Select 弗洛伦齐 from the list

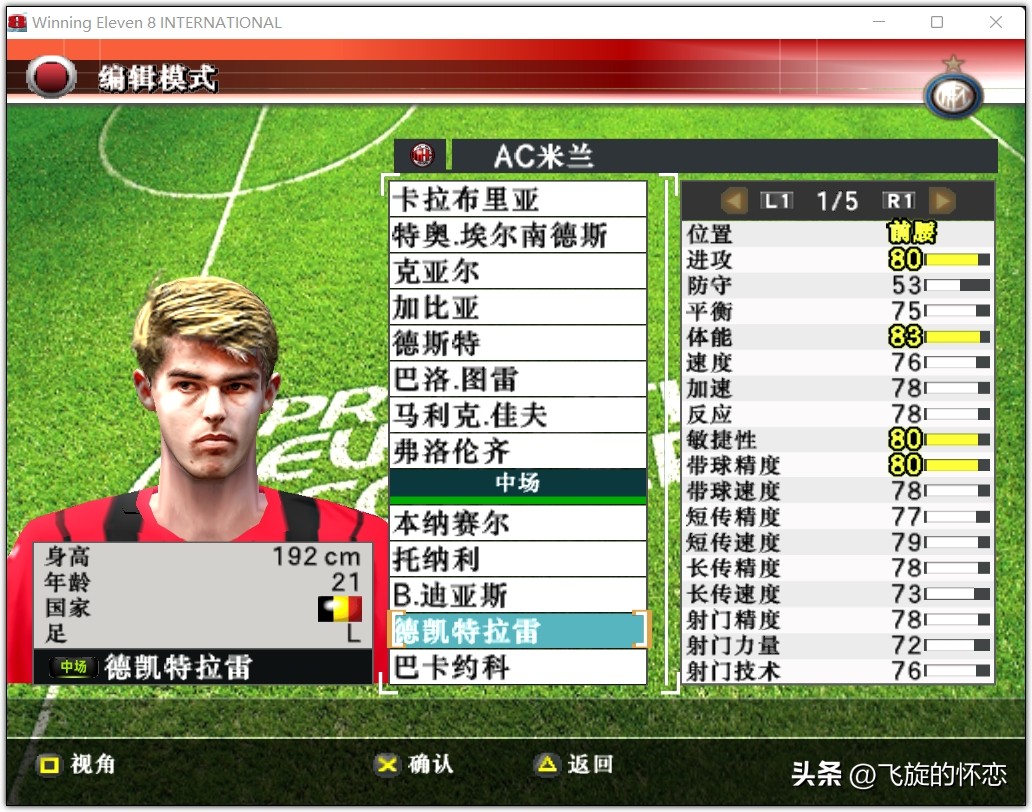tap(518, 451)
